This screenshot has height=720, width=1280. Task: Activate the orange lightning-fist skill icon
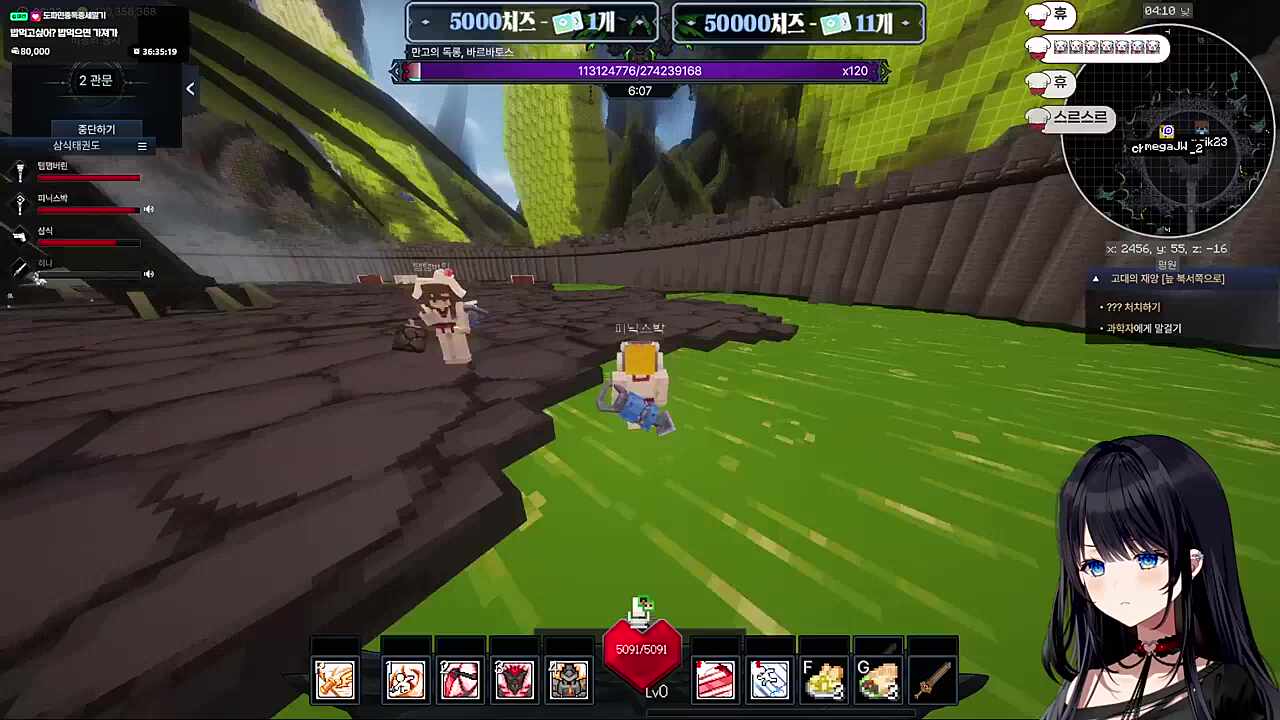point(334,680)
